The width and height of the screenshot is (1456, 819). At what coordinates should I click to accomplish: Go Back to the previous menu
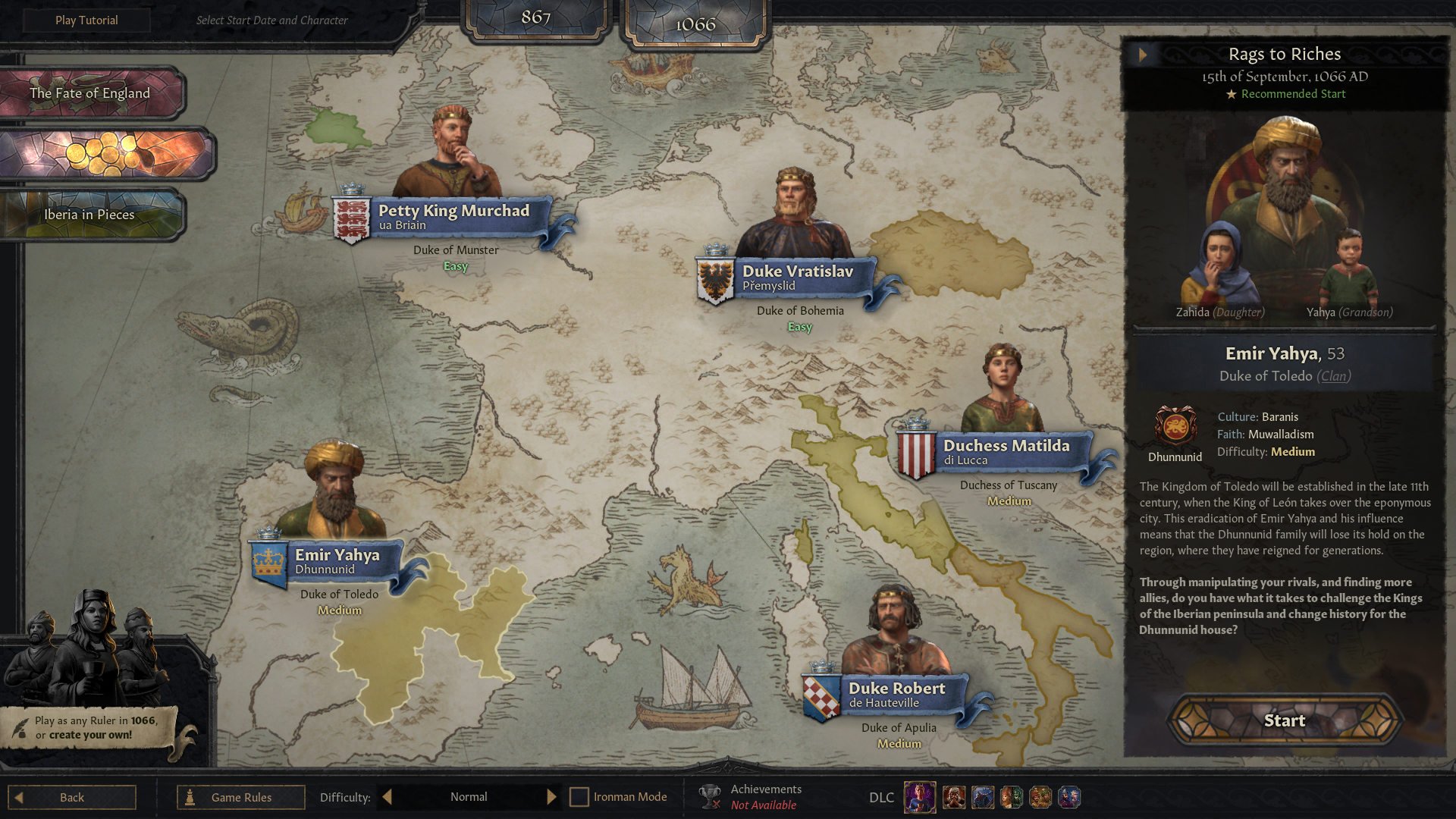pyautogui.click(x=72, y=797)
